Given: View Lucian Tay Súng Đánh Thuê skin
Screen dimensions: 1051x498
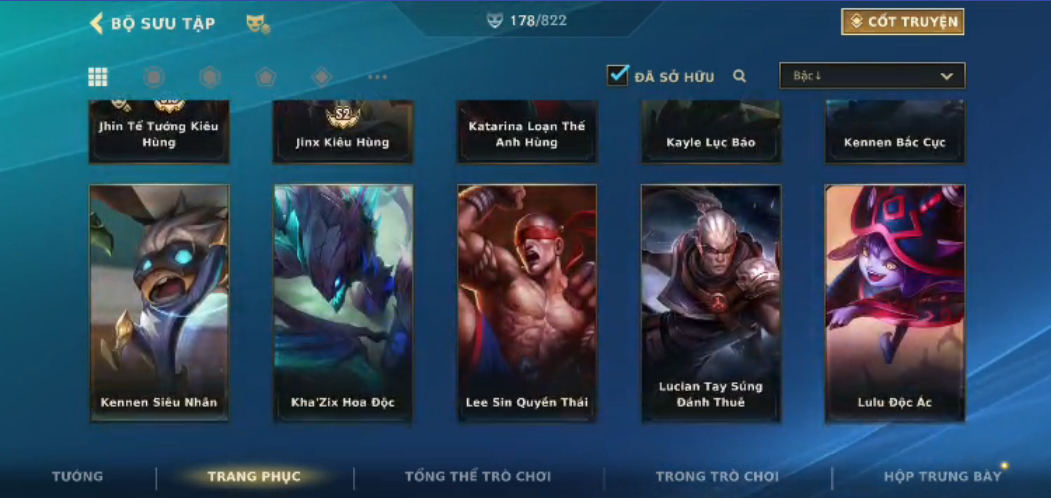Looking at the screenshot, I should coord(711,303).
